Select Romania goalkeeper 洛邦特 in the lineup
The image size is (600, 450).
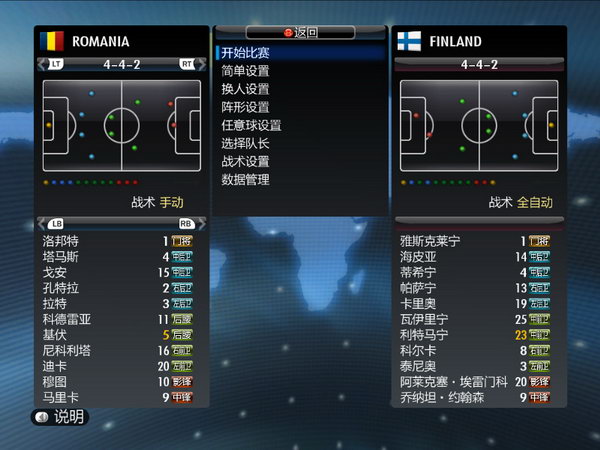click(x=60, y=241)
